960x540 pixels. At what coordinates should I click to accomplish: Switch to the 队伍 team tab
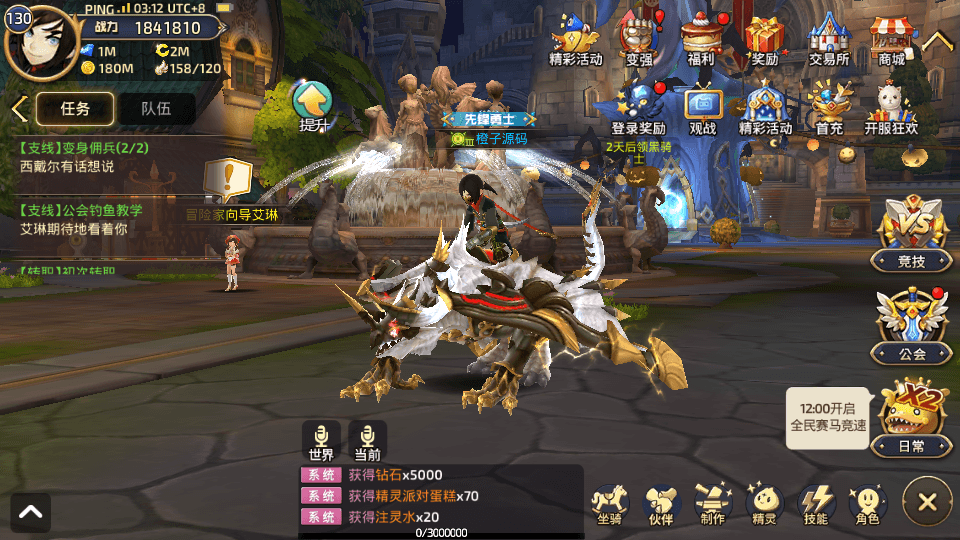pyautogui.click(x=155, y=108)
